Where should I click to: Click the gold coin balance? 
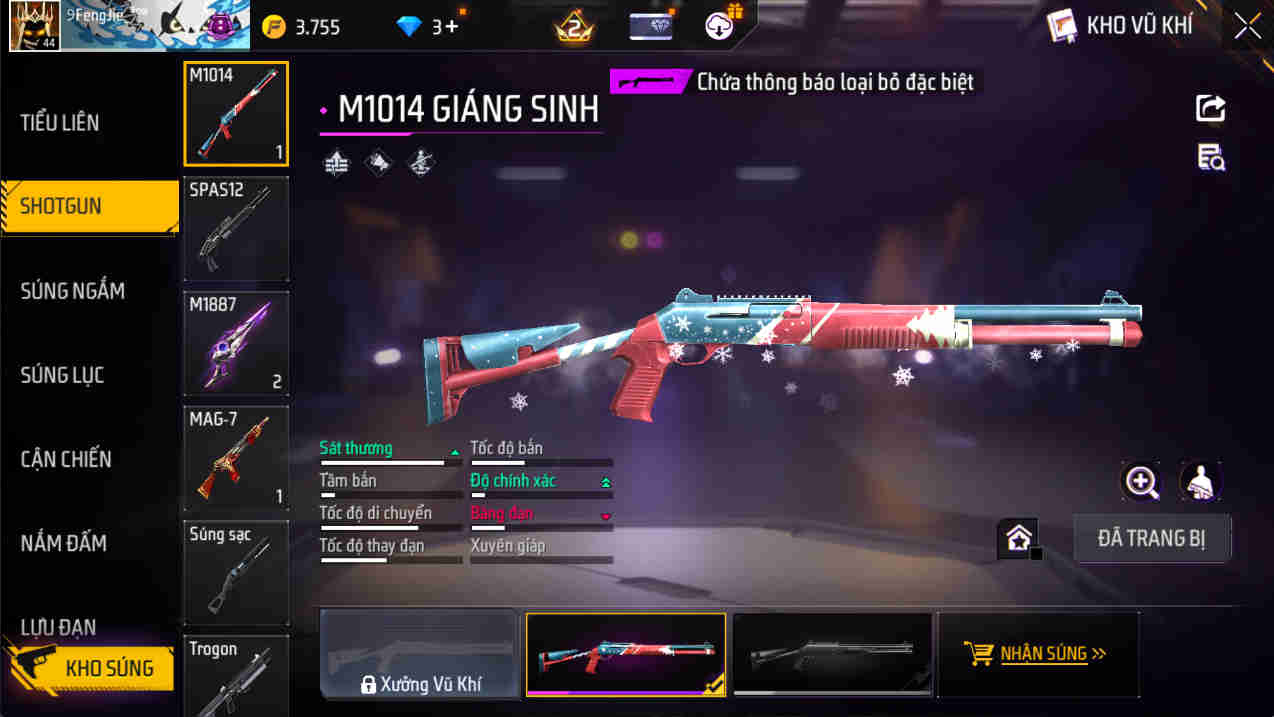302,27
